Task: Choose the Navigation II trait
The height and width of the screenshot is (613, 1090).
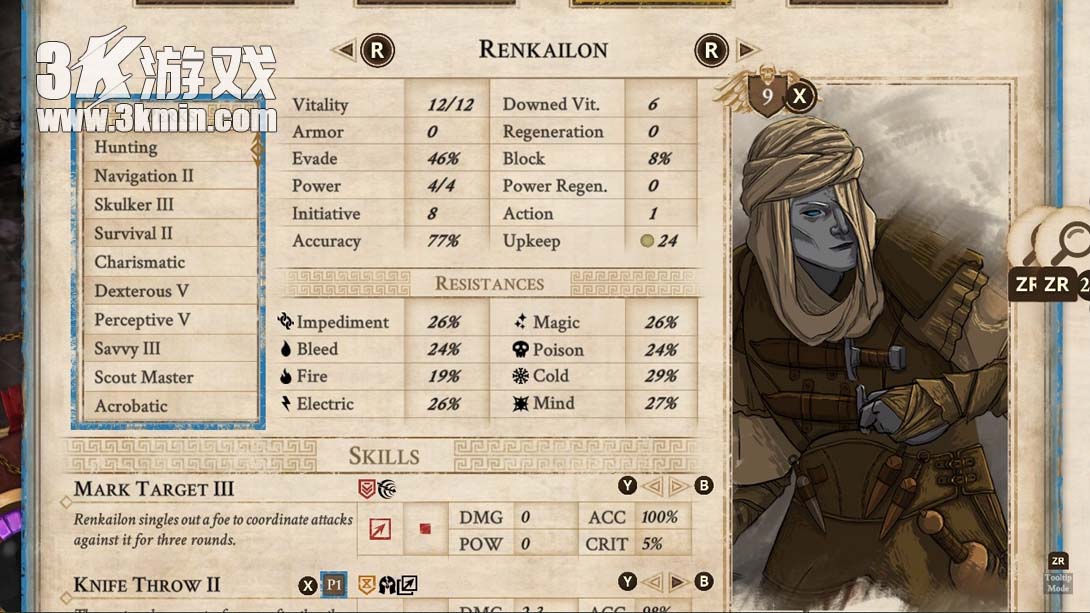Action: coord(165,176)
